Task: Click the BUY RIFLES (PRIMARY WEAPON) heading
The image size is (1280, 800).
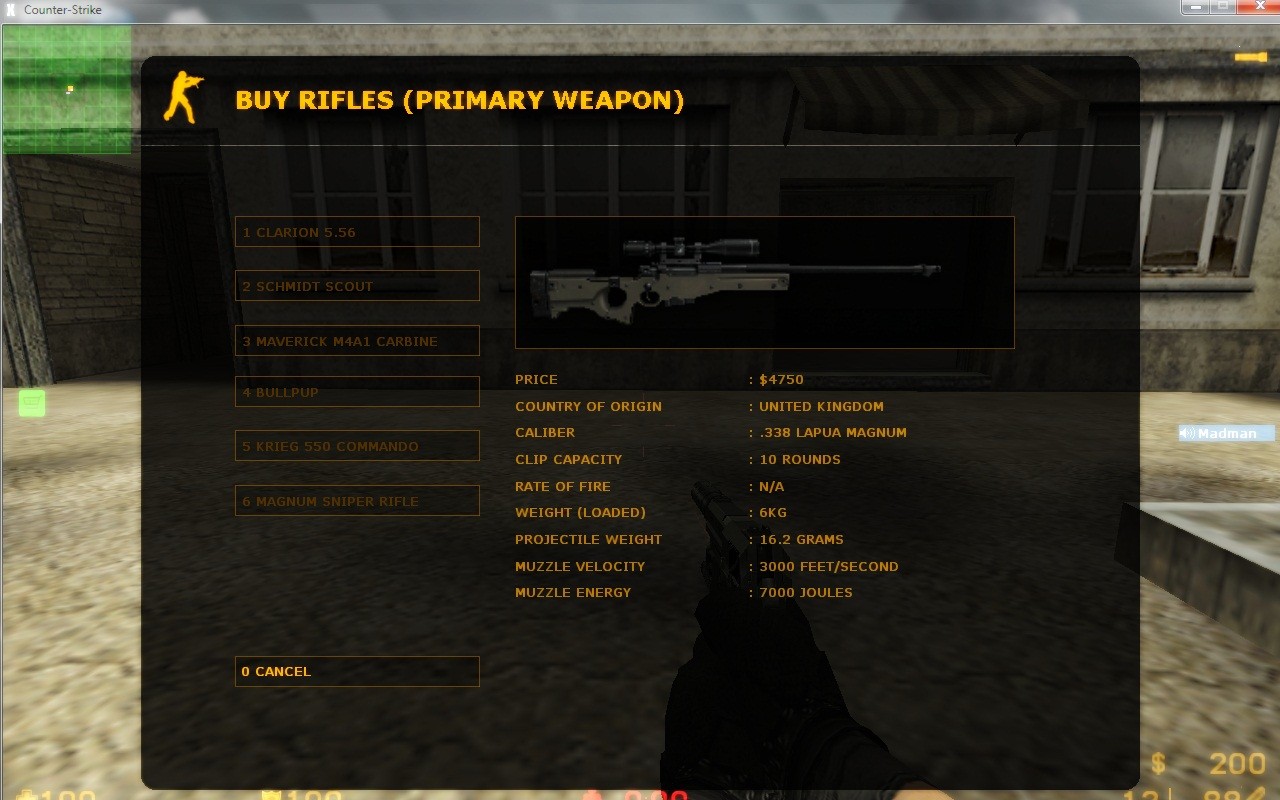Action: [x=459, y=100]
